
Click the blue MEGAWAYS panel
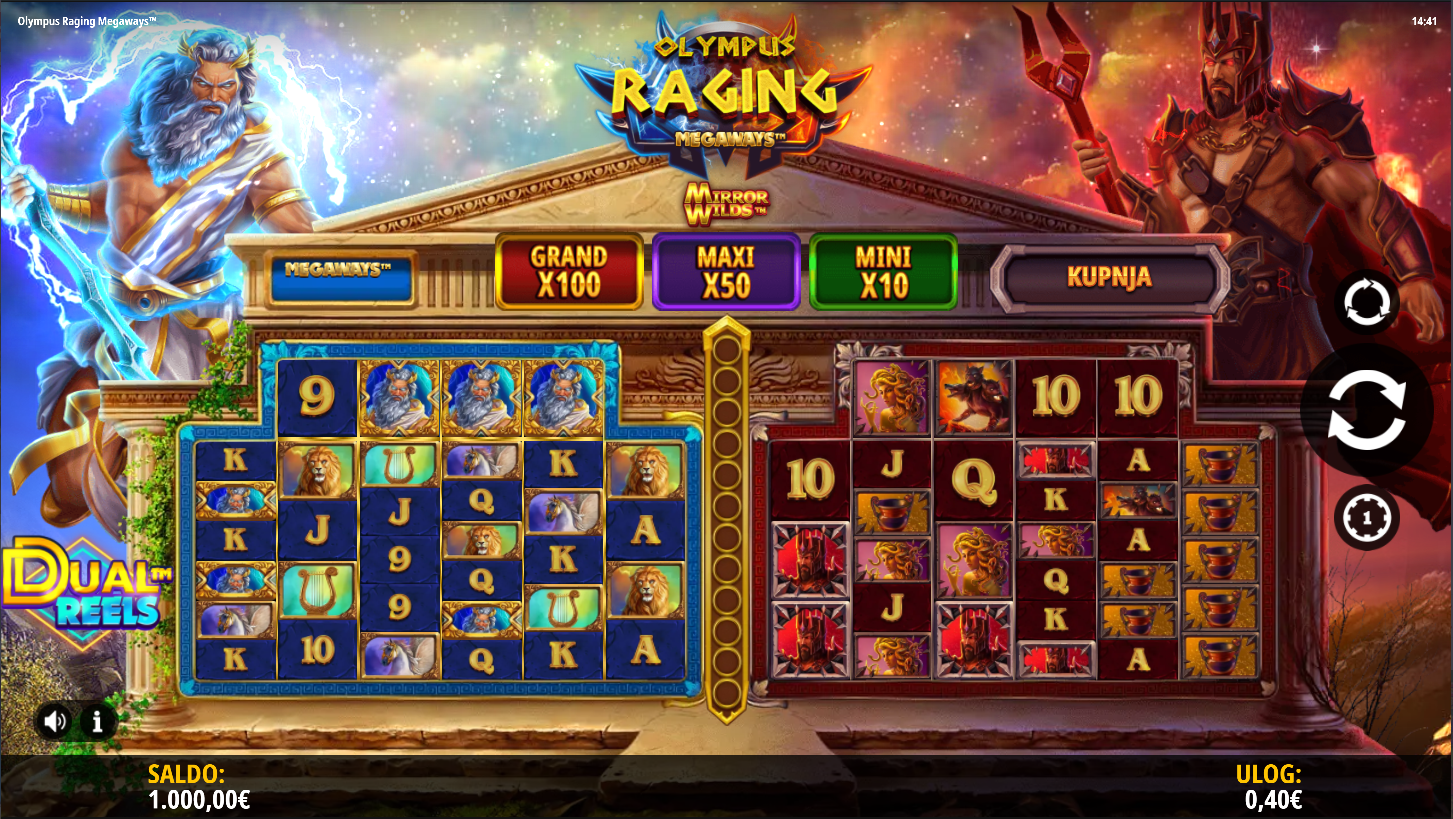(341, 276)
